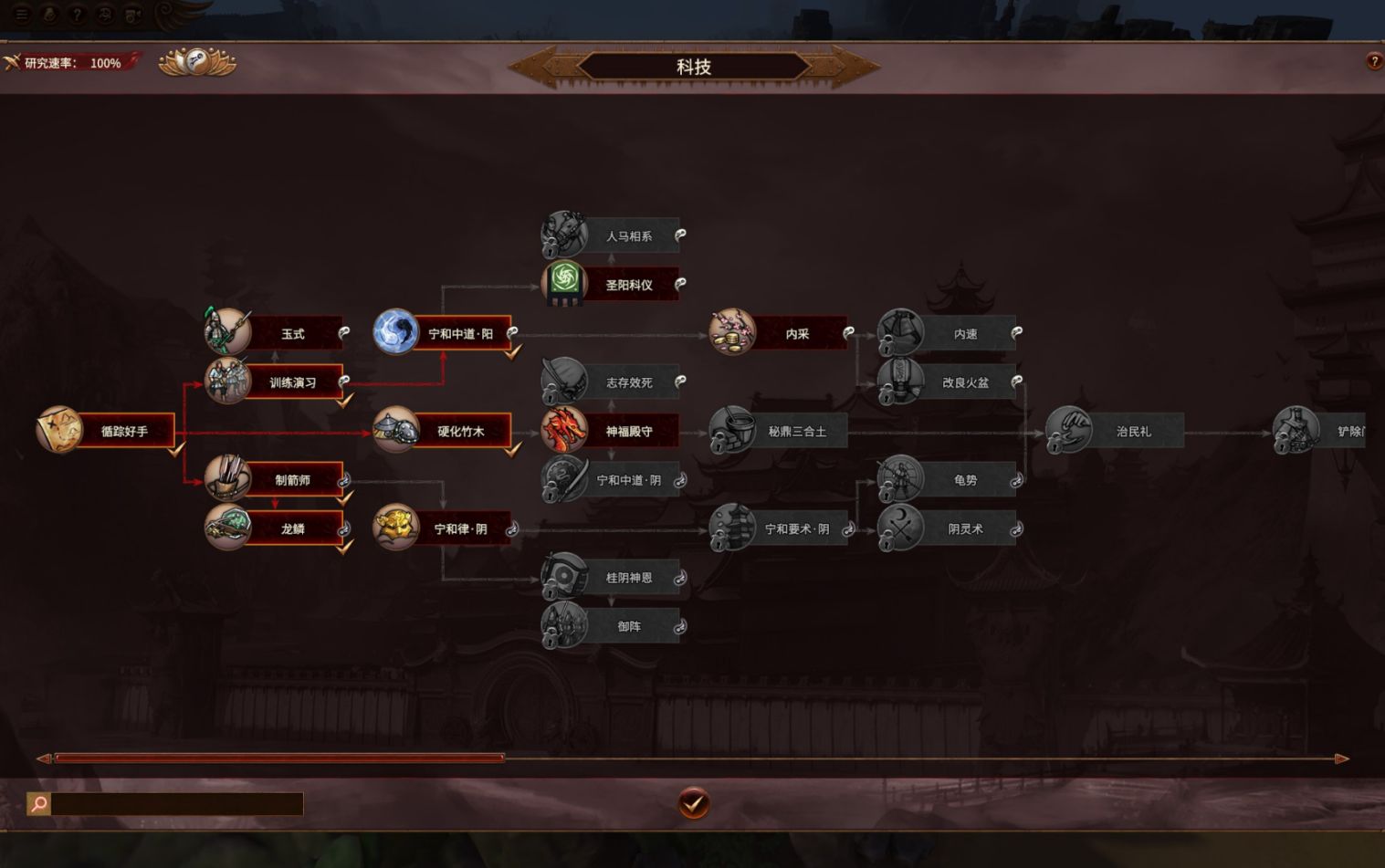
Task: Choose the 玉式 technology
Action: (x=292, y=334)
